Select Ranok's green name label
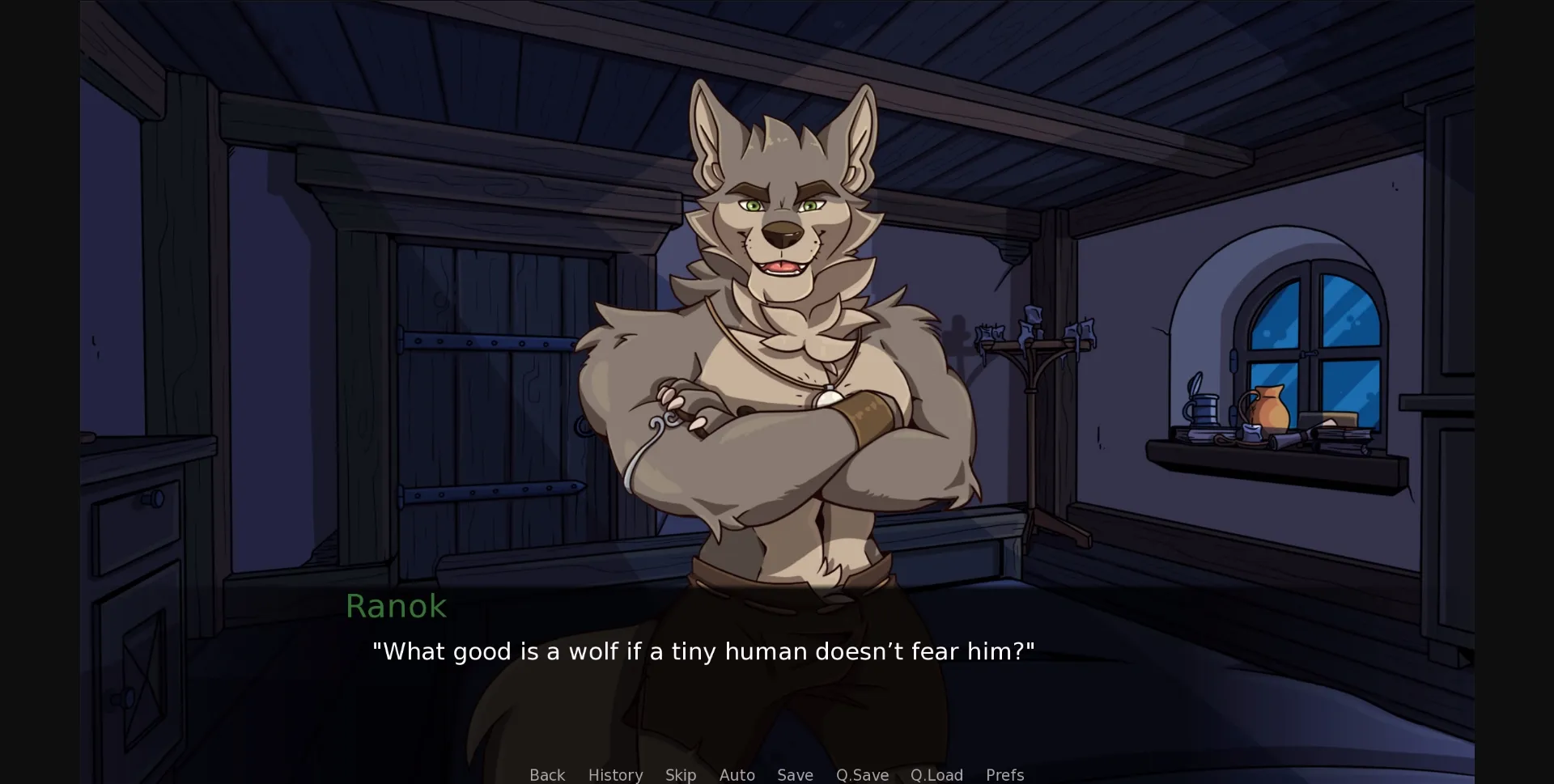 tap(397, 605)
